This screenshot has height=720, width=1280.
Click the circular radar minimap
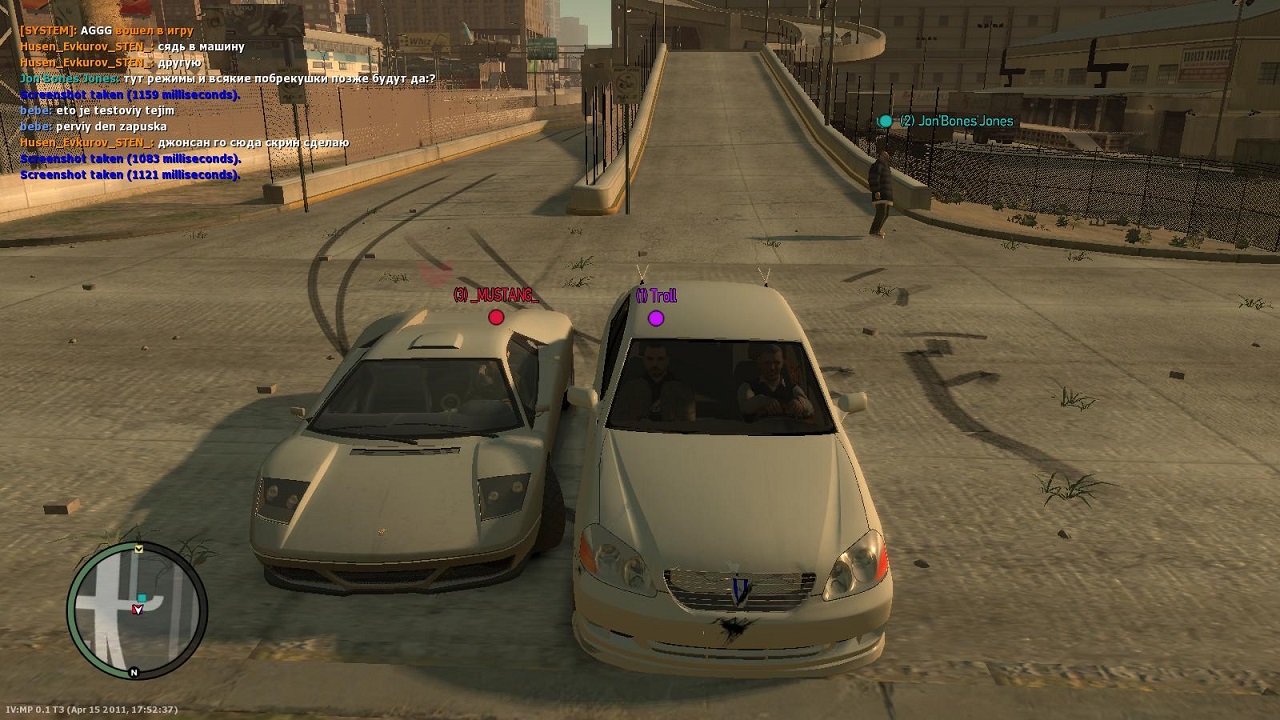click(137, 610)
